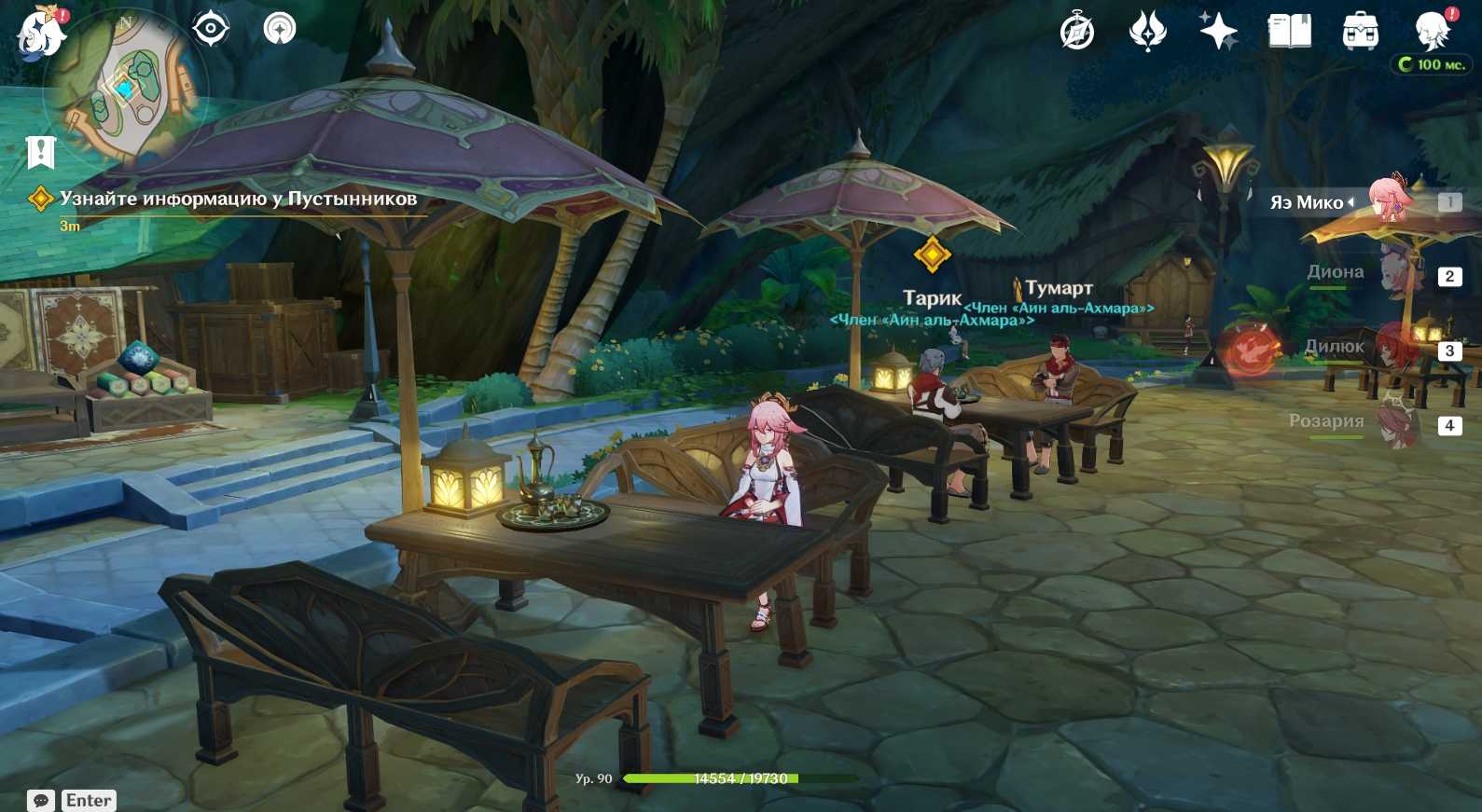Open the Adventurer Handbook book icon
Screen dimensions: 1482x812
click(1289, 32)
